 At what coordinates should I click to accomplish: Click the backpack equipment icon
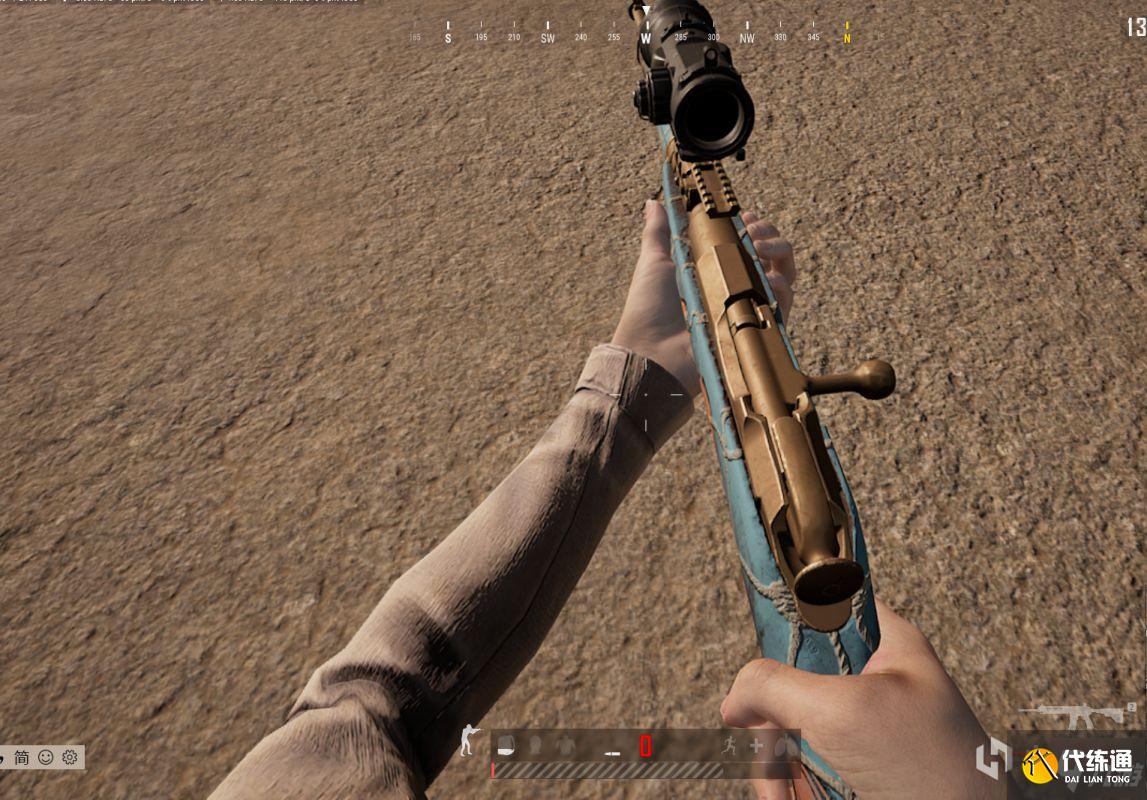pos(506,745)
